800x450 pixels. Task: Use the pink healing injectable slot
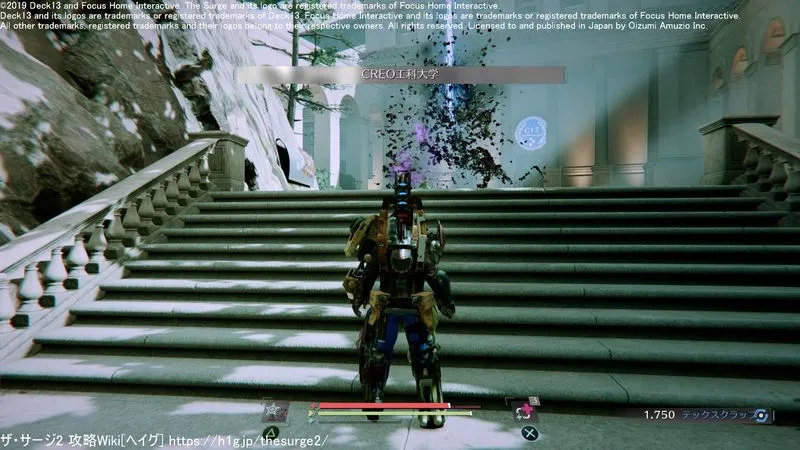point(522,411)
